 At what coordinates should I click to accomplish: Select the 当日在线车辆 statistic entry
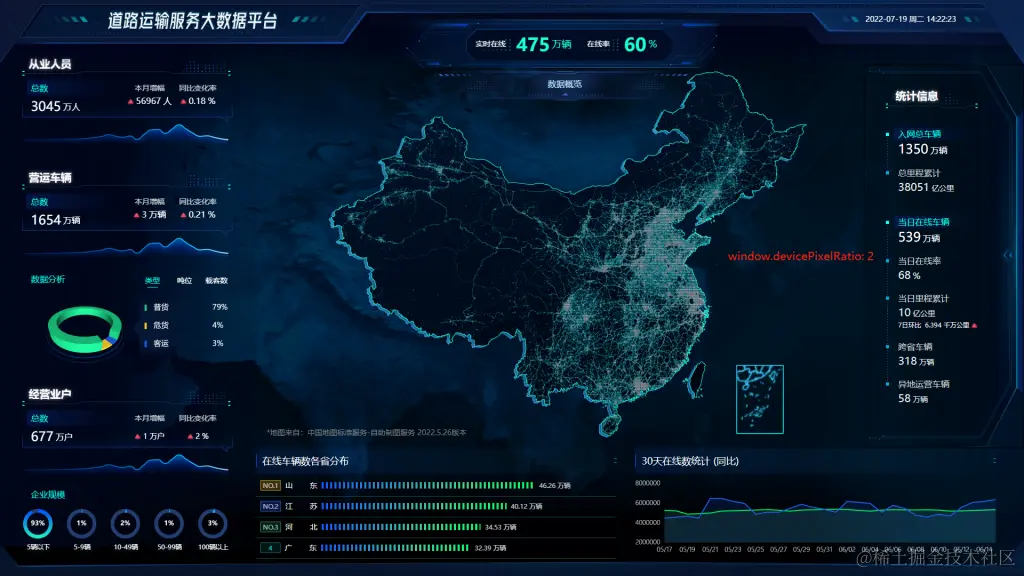coord(922,222)
